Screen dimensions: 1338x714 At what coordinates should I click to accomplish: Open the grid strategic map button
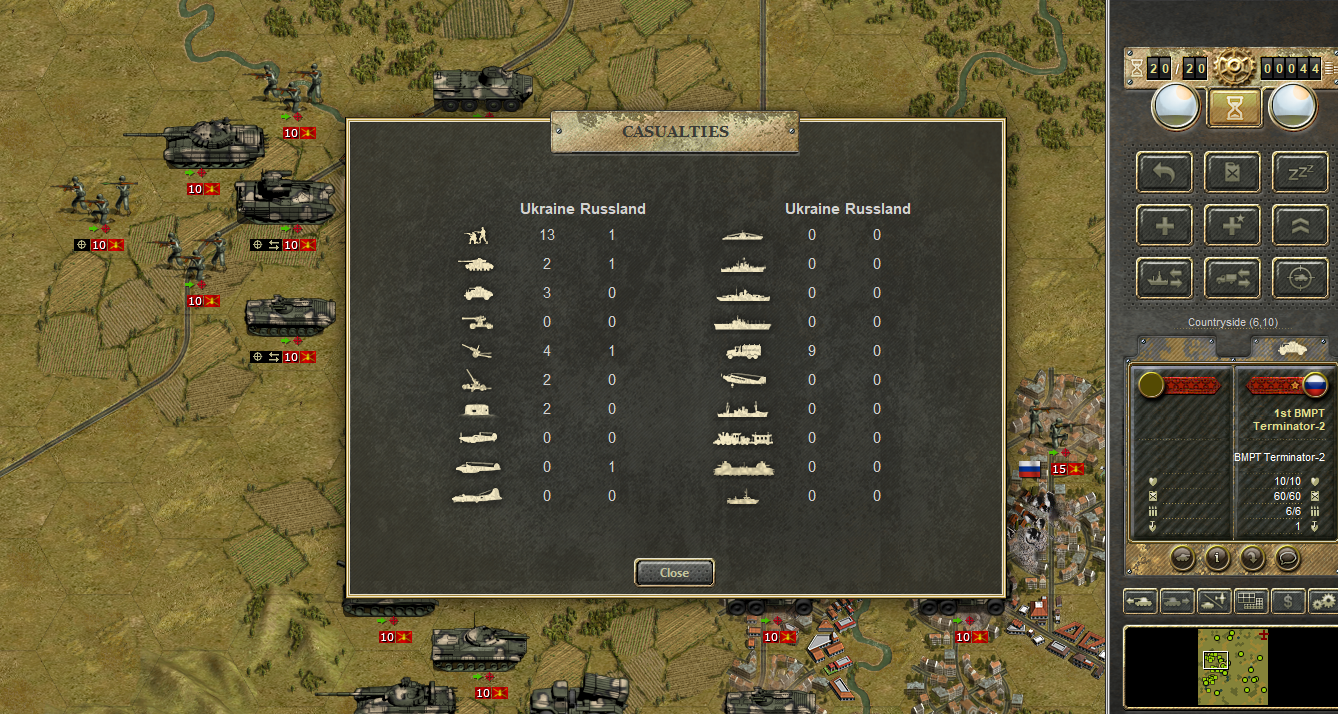click(1251, 601)
